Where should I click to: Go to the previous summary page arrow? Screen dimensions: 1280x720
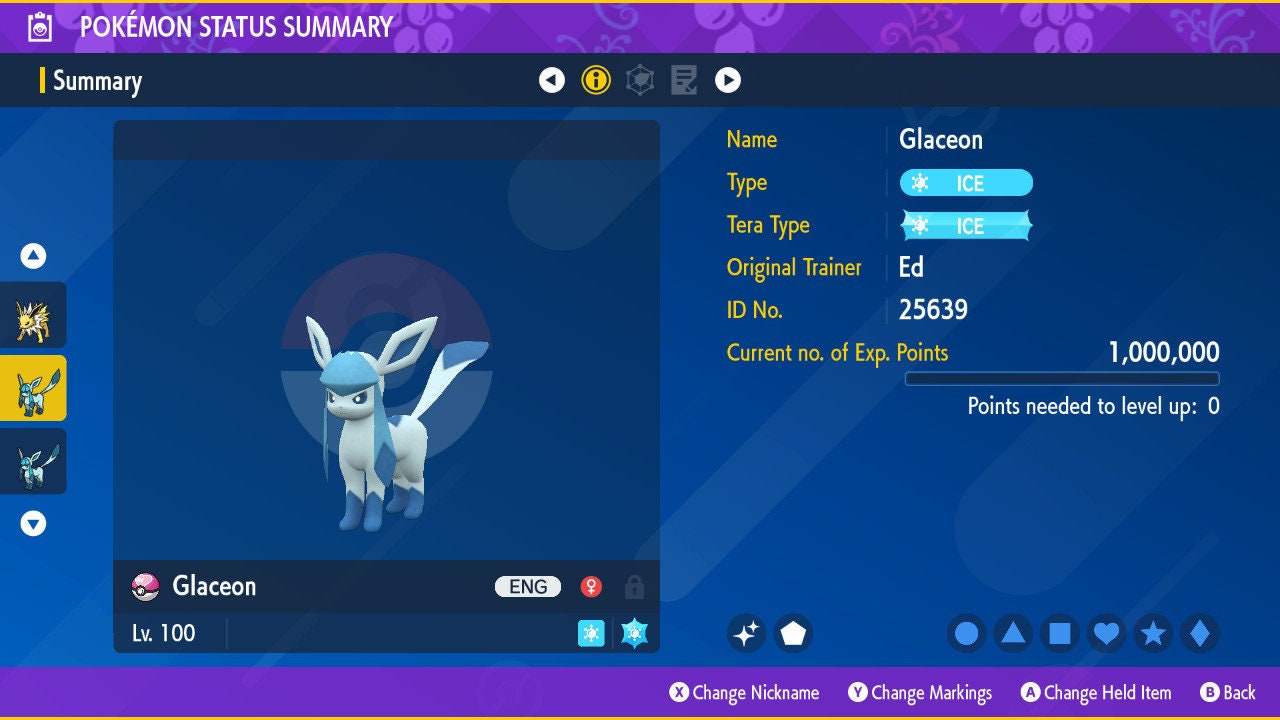(552, 80)
